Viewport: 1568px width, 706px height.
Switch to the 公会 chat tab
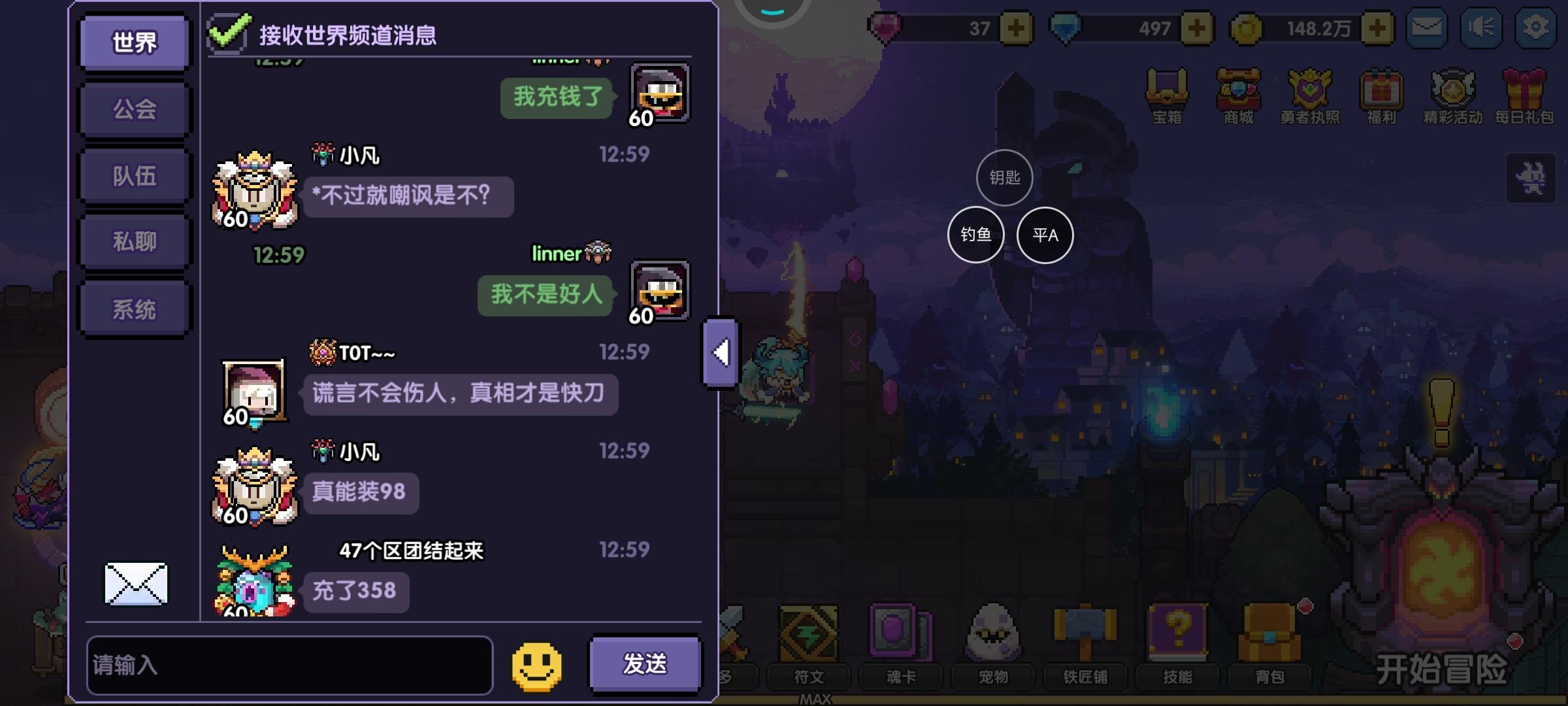click(133, 109)
